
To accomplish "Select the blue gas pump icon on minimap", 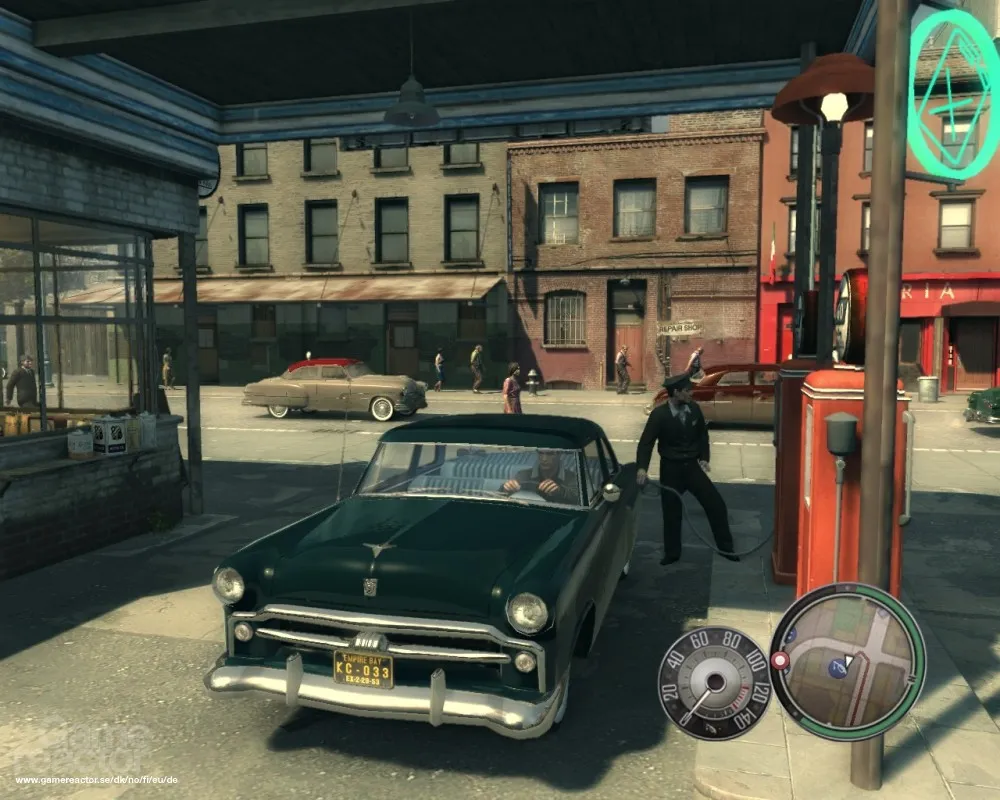I will click(837, 669).
